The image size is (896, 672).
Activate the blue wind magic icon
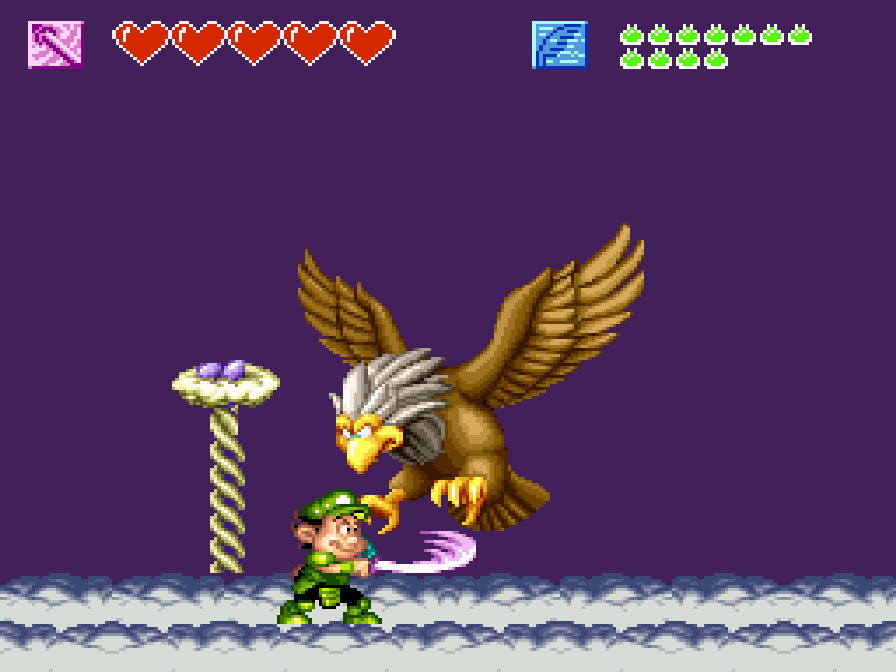(559, 45)
